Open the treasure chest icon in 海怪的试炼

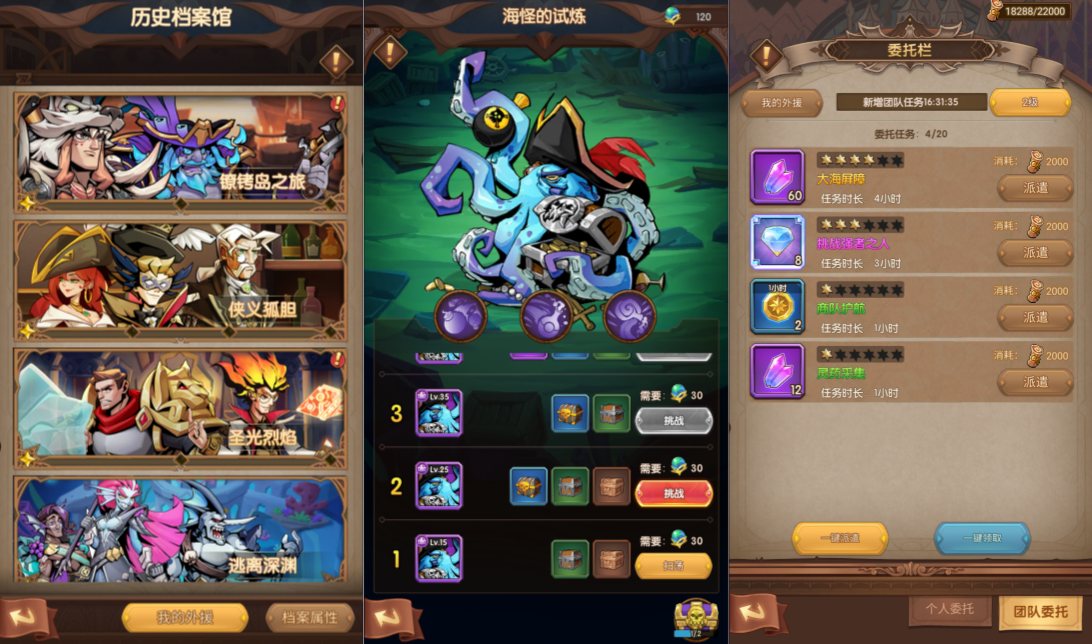pos(692,618)
